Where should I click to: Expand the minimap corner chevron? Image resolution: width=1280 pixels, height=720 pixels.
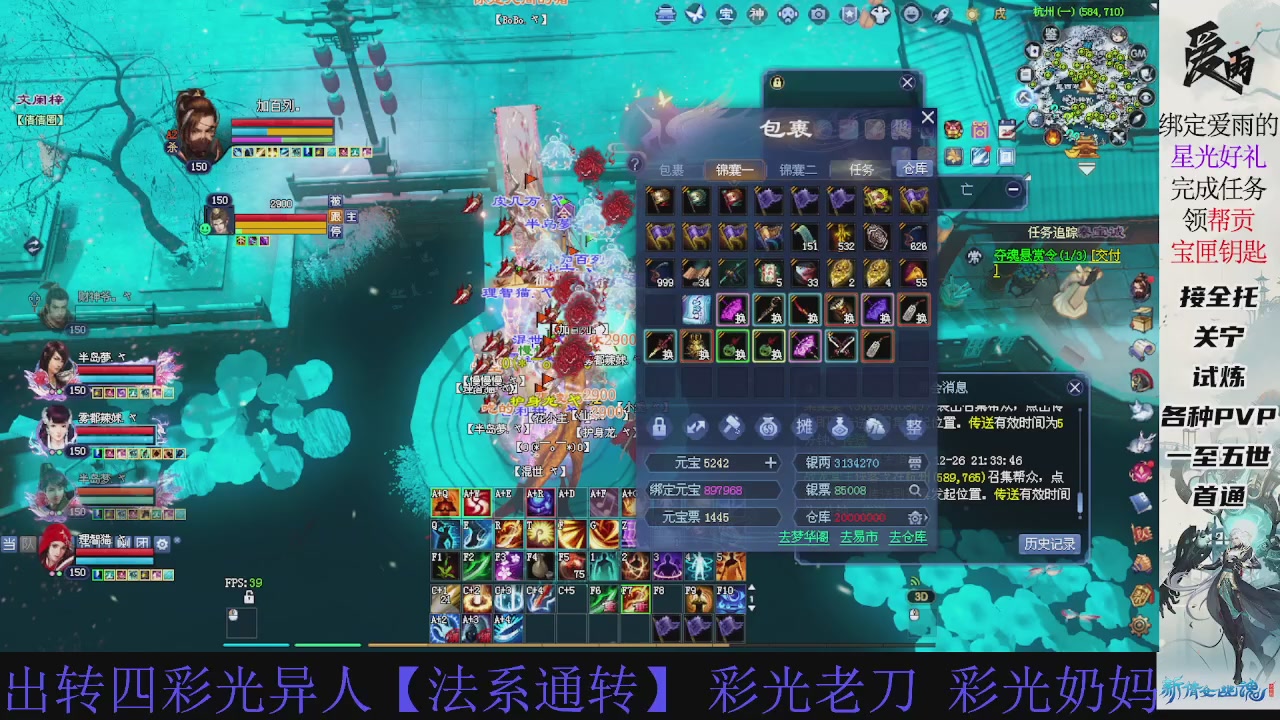click(x=1087, y=168)
